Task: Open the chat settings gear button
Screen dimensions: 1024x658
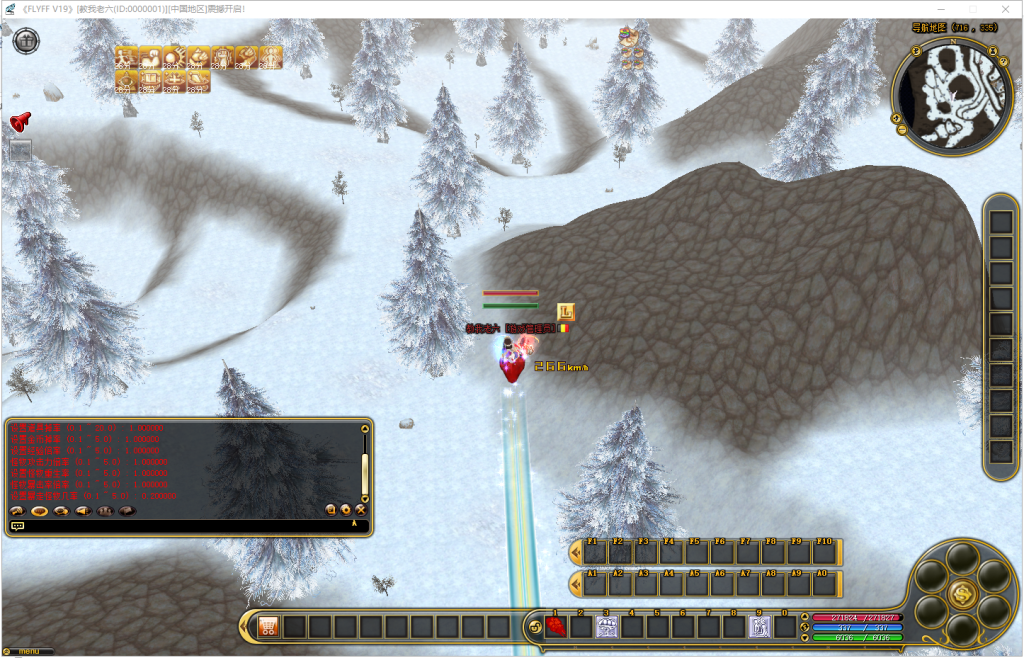Action: pos(345,510)
